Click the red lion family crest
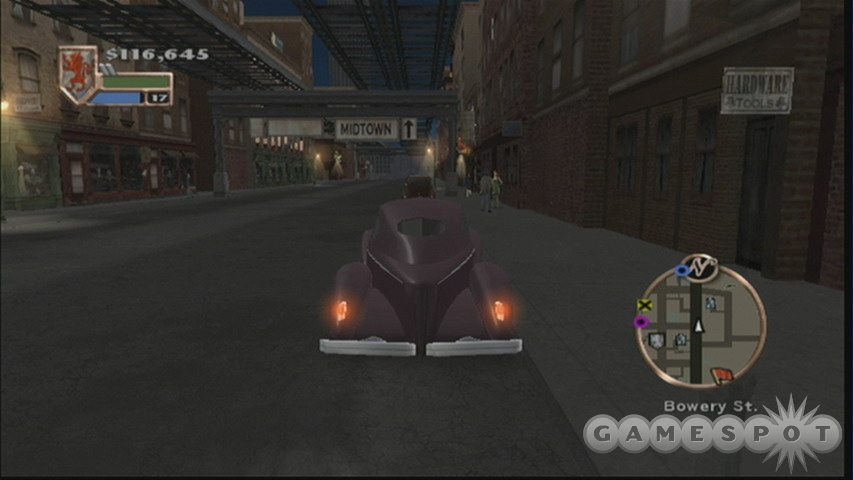The width and height of the screenshot is (853, 480). tap(77, 72)
